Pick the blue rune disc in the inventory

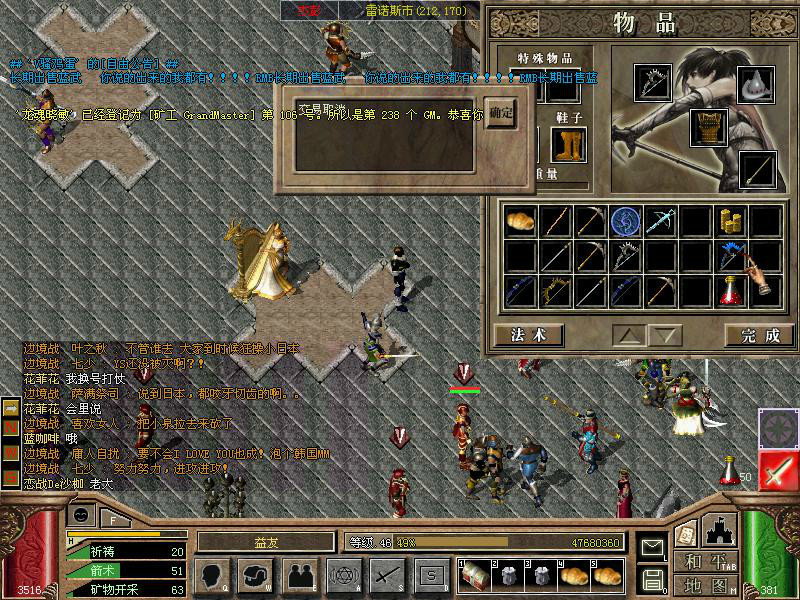point(625,221)
